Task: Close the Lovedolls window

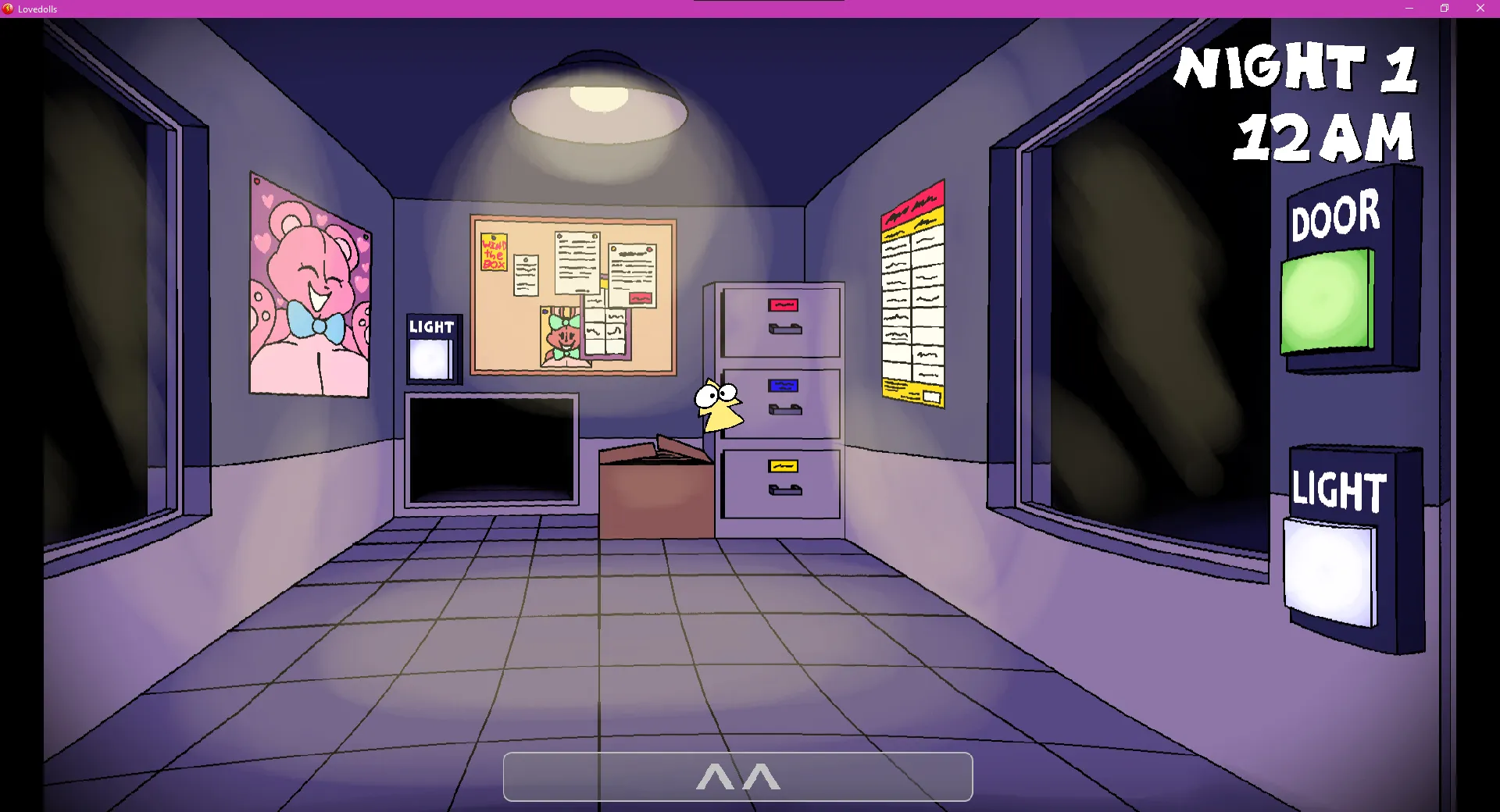Action: 1480,9
